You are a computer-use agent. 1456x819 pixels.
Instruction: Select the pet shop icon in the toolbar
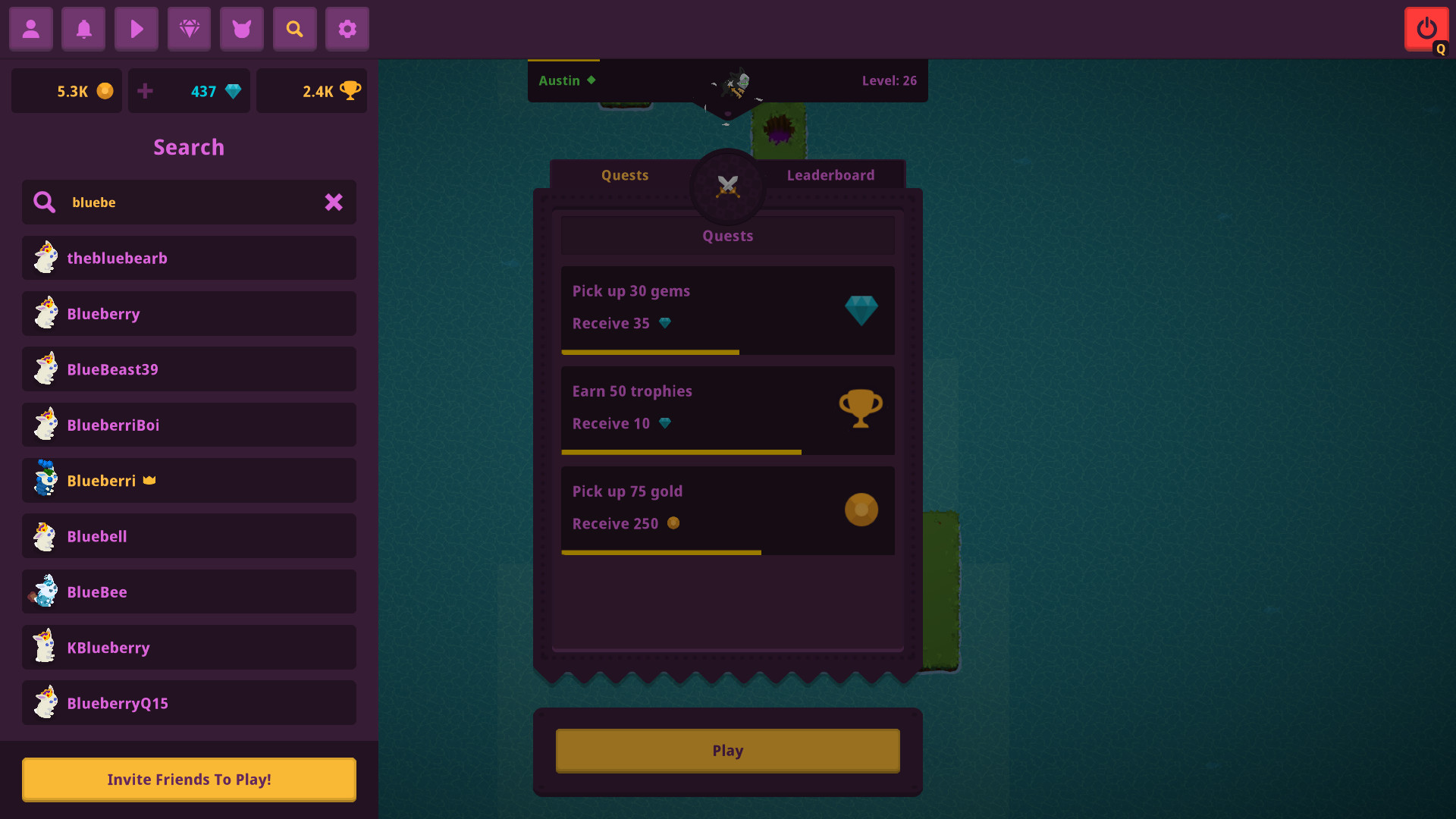(241, 29)
